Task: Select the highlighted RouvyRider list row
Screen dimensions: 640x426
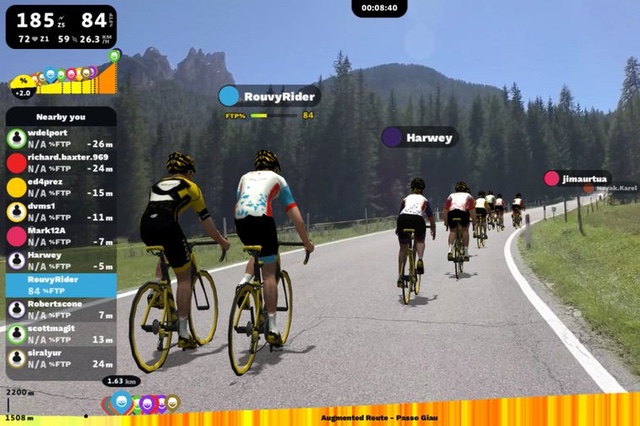Action: click(60, 285)
